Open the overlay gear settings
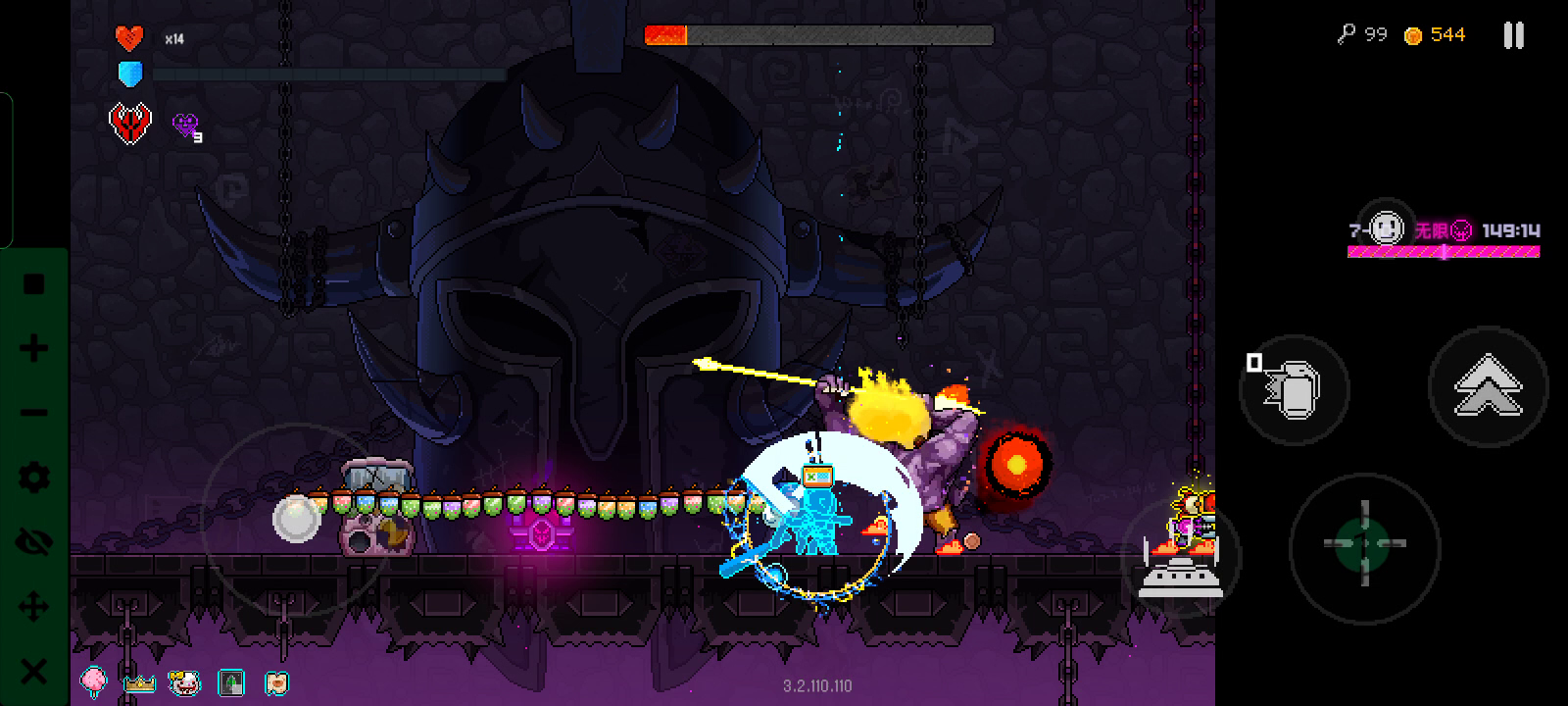 34,478
